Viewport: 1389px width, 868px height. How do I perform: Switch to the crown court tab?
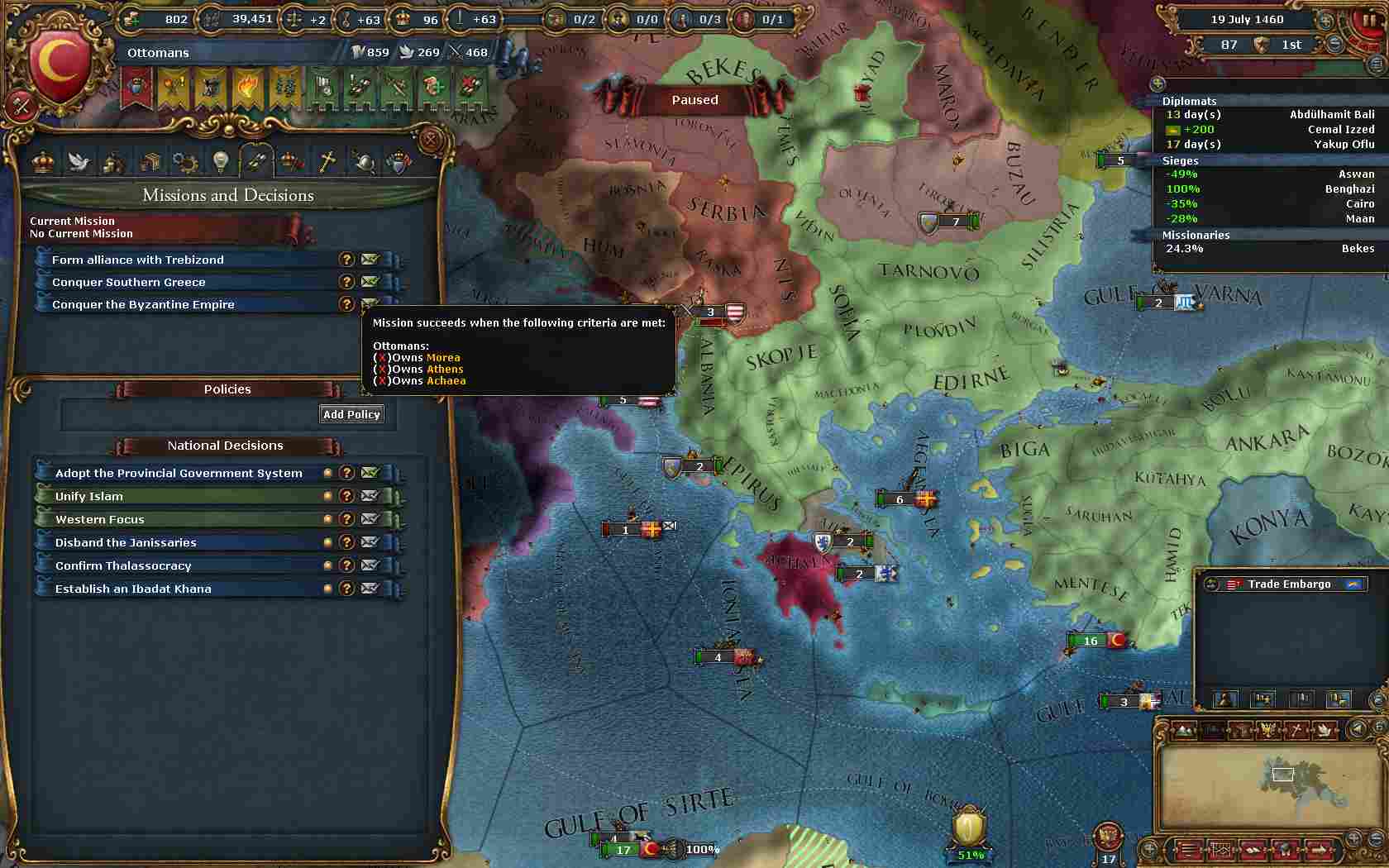point(43,161)
